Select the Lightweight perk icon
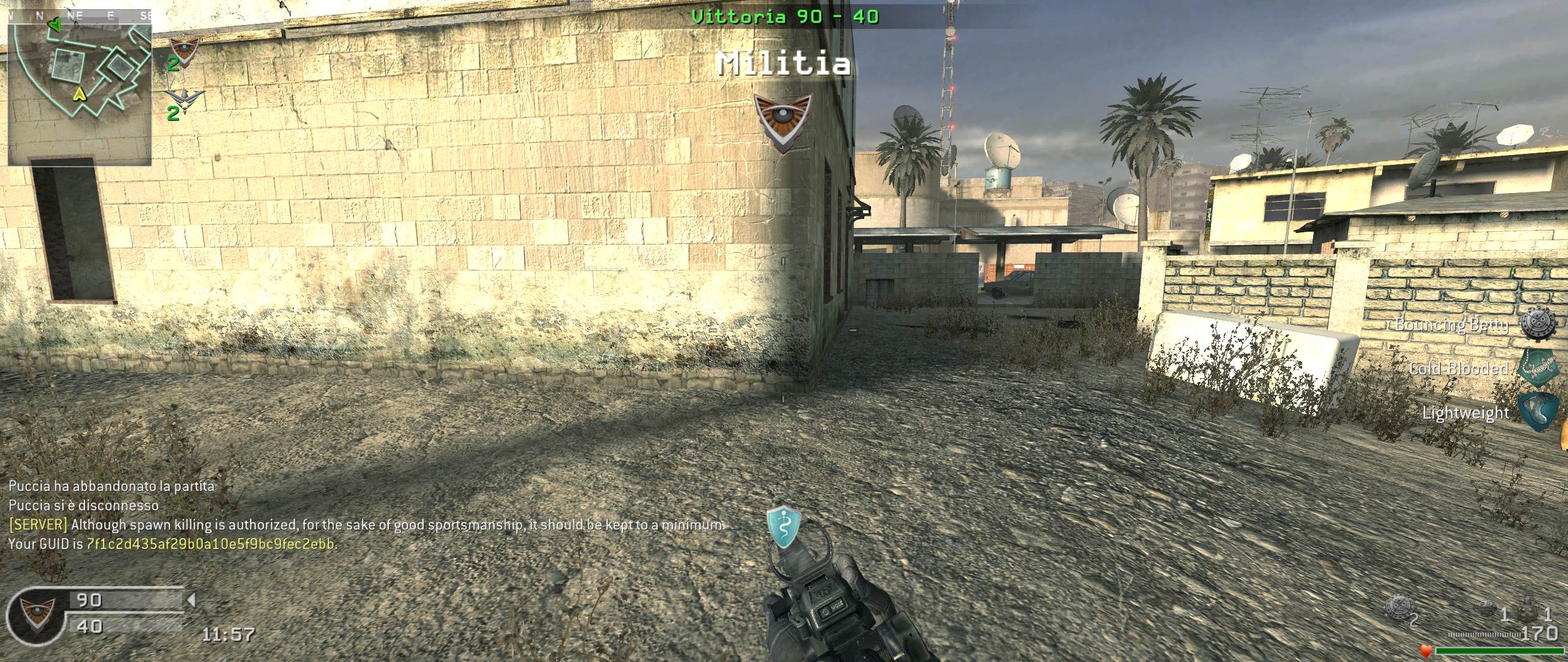The image size is (1568, 662). 1538,412
